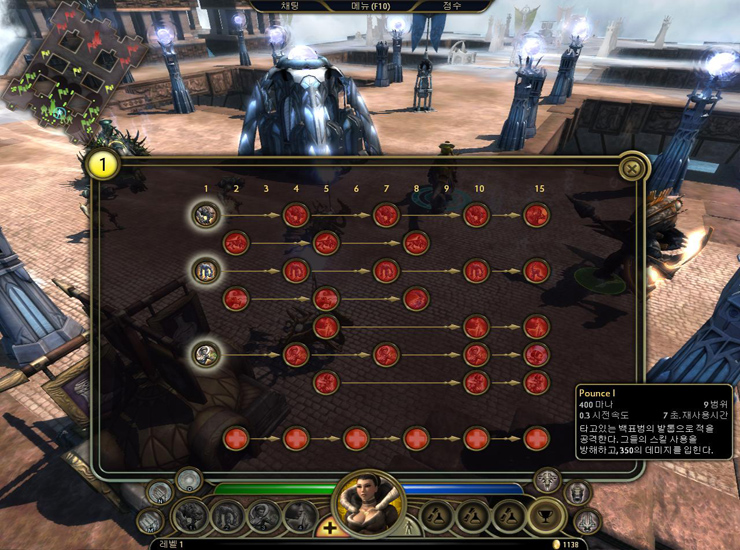Viewport: 740px width, 550px height.
Task: Learn the glowing level-1 skill in the top row
Action: [206, 214]
